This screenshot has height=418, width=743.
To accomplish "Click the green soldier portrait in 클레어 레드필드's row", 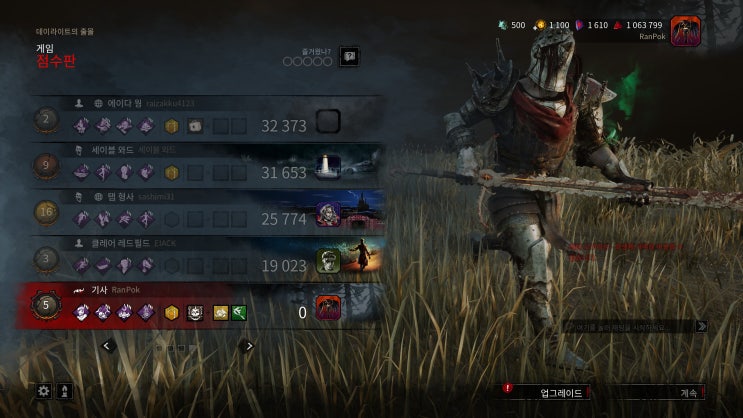I will pos(329,261).
